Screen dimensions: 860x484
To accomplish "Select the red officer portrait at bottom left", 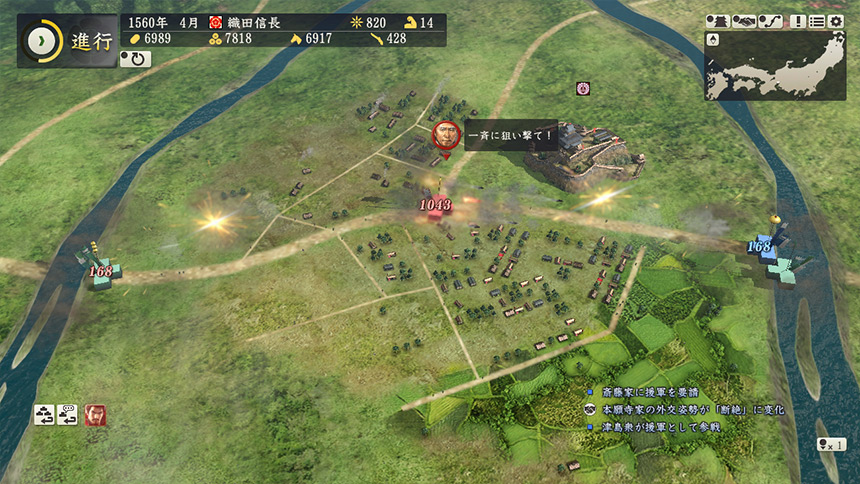I will [x=96, y=414].
